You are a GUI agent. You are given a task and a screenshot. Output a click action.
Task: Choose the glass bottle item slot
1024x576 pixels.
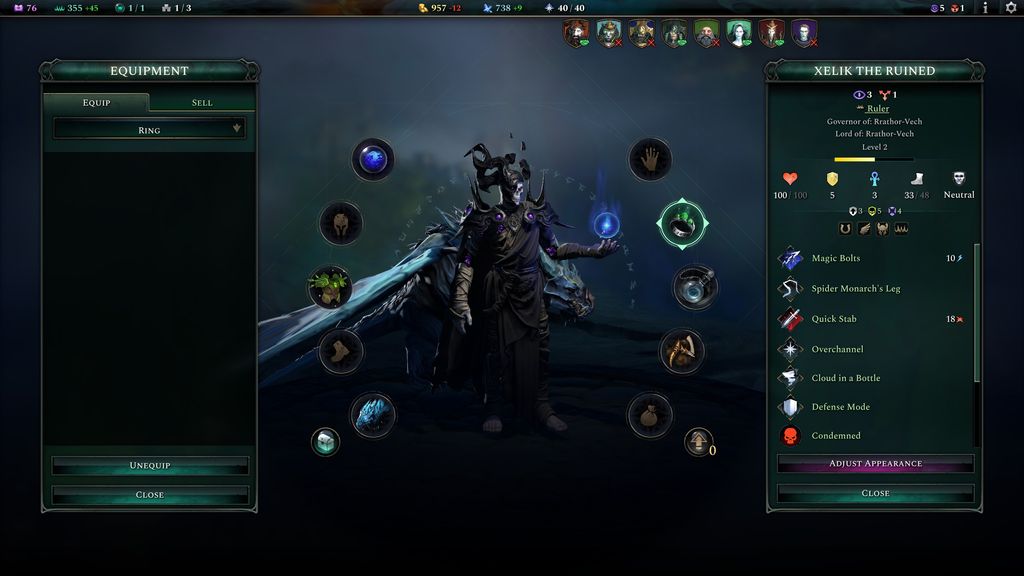pos(694,287)
